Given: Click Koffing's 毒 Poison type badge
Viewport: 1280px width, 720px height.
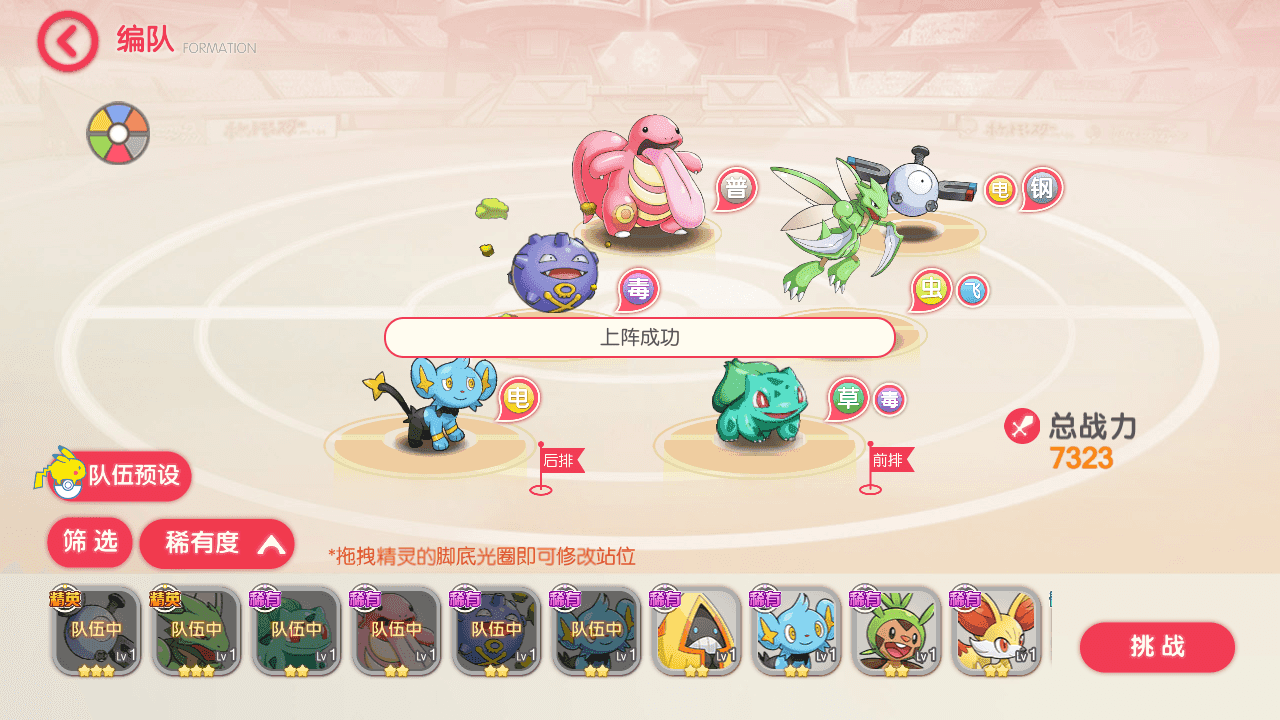Looking at the screenshot, I should (x=637, y=288).
